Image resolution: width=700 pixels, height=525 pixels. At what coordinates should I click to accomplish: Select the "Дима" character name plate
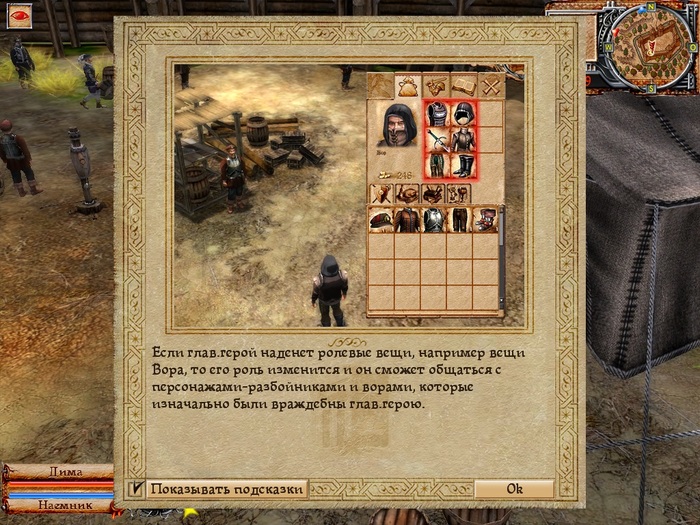[x=57, y=472]
